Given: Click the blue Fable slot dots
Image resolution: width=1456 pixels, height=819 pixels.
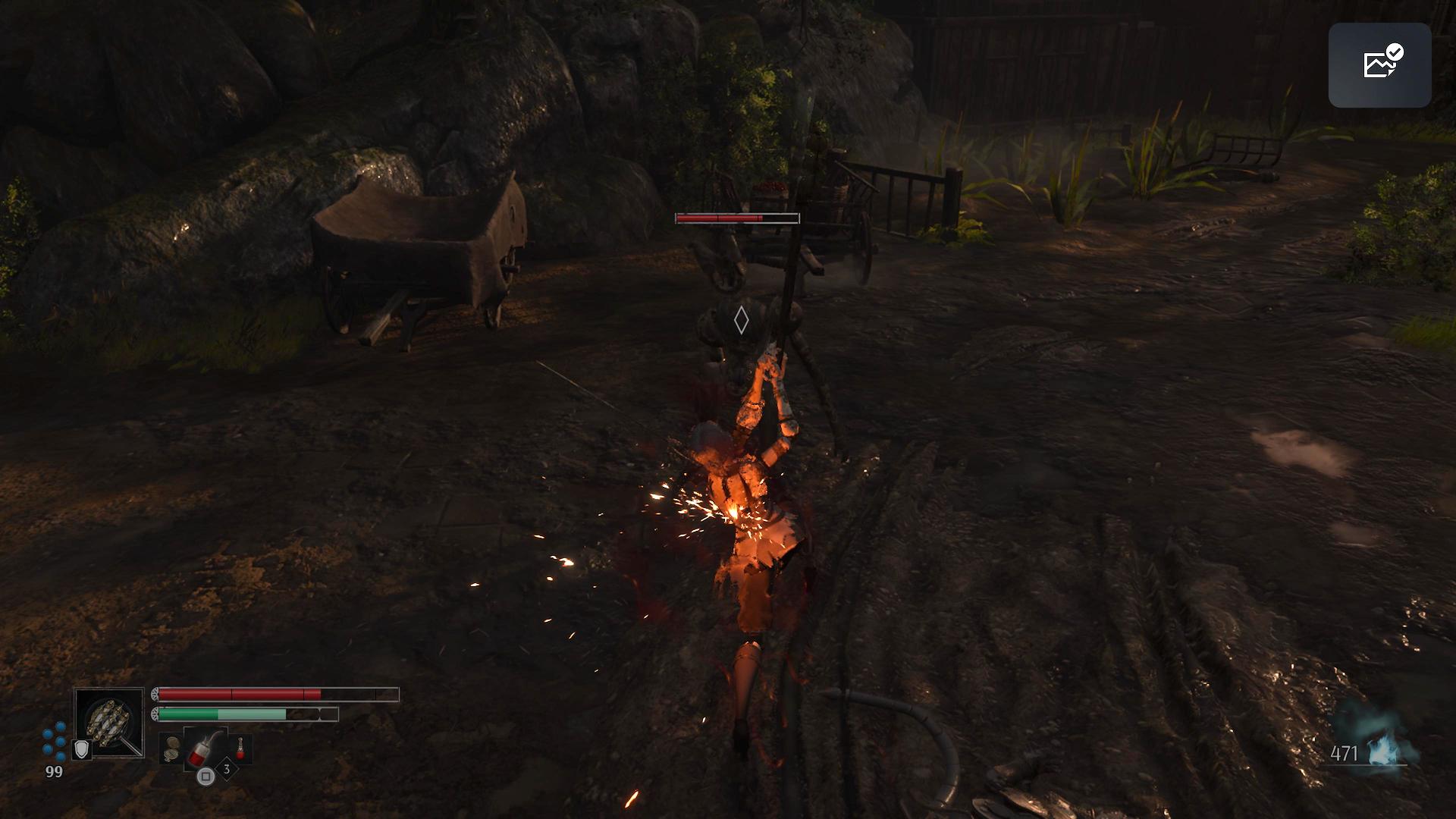Looking at the screenshot, I should pos(55,739).
